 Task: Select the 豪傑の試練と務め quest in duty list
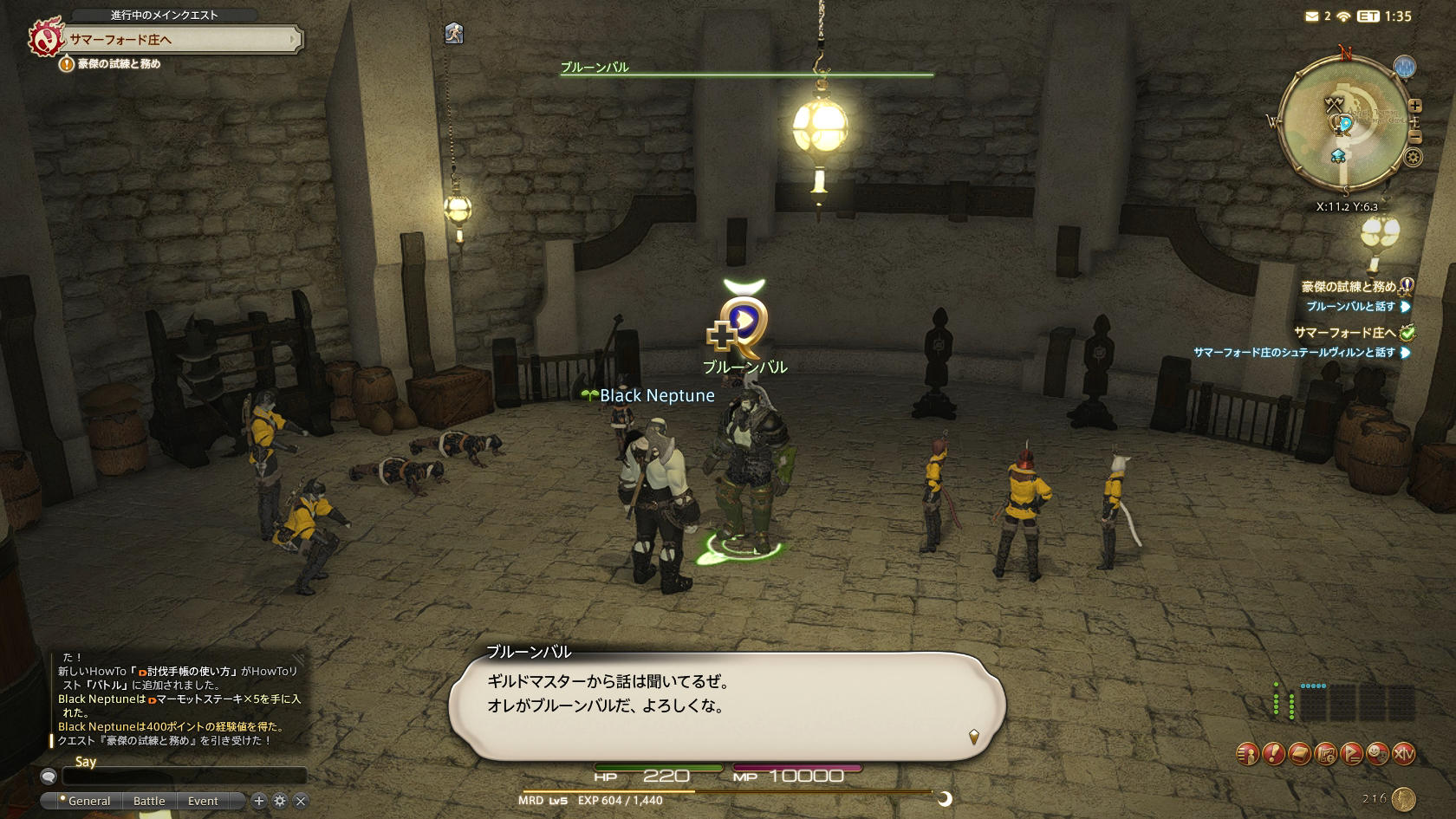click(x=1348, y=287)
